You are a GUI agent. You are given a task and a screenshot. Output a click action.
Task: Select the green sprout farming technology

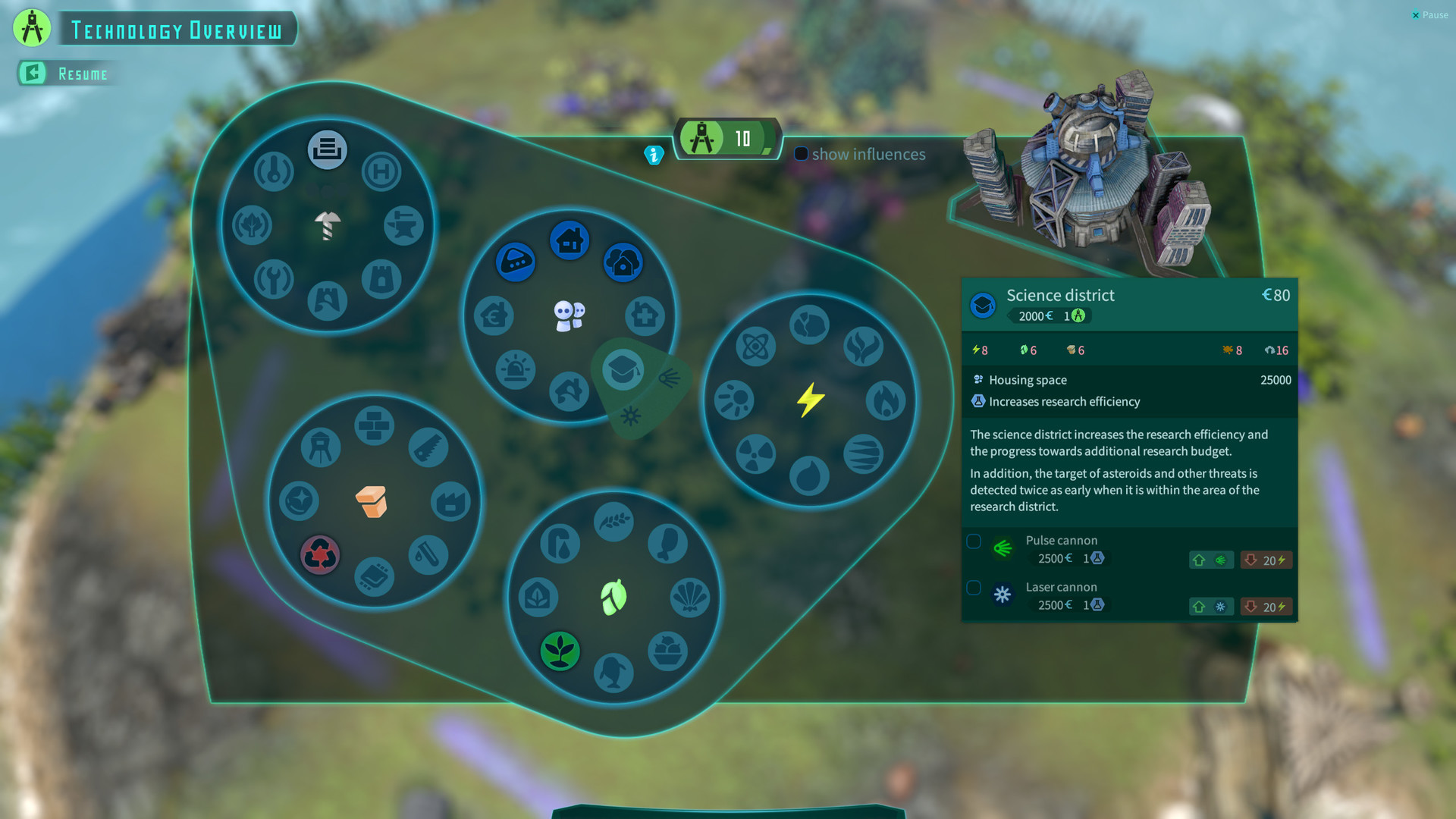tap(560, 651)
